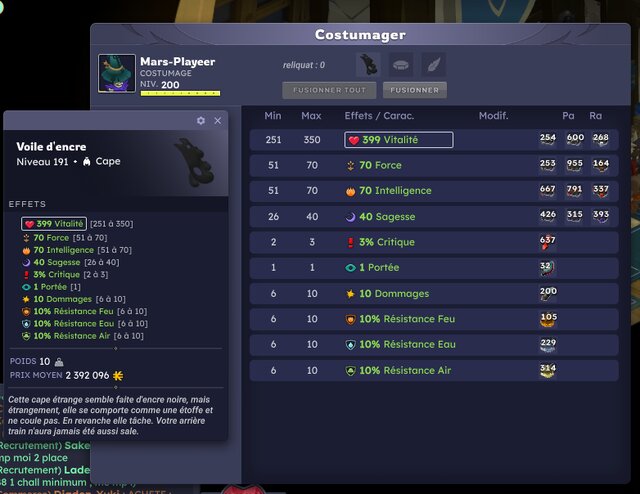Pick the Résistance Air rune numbered 314
Image resolution: width=640 pixels, height=494 pixels.
click(x=548, y=371)
